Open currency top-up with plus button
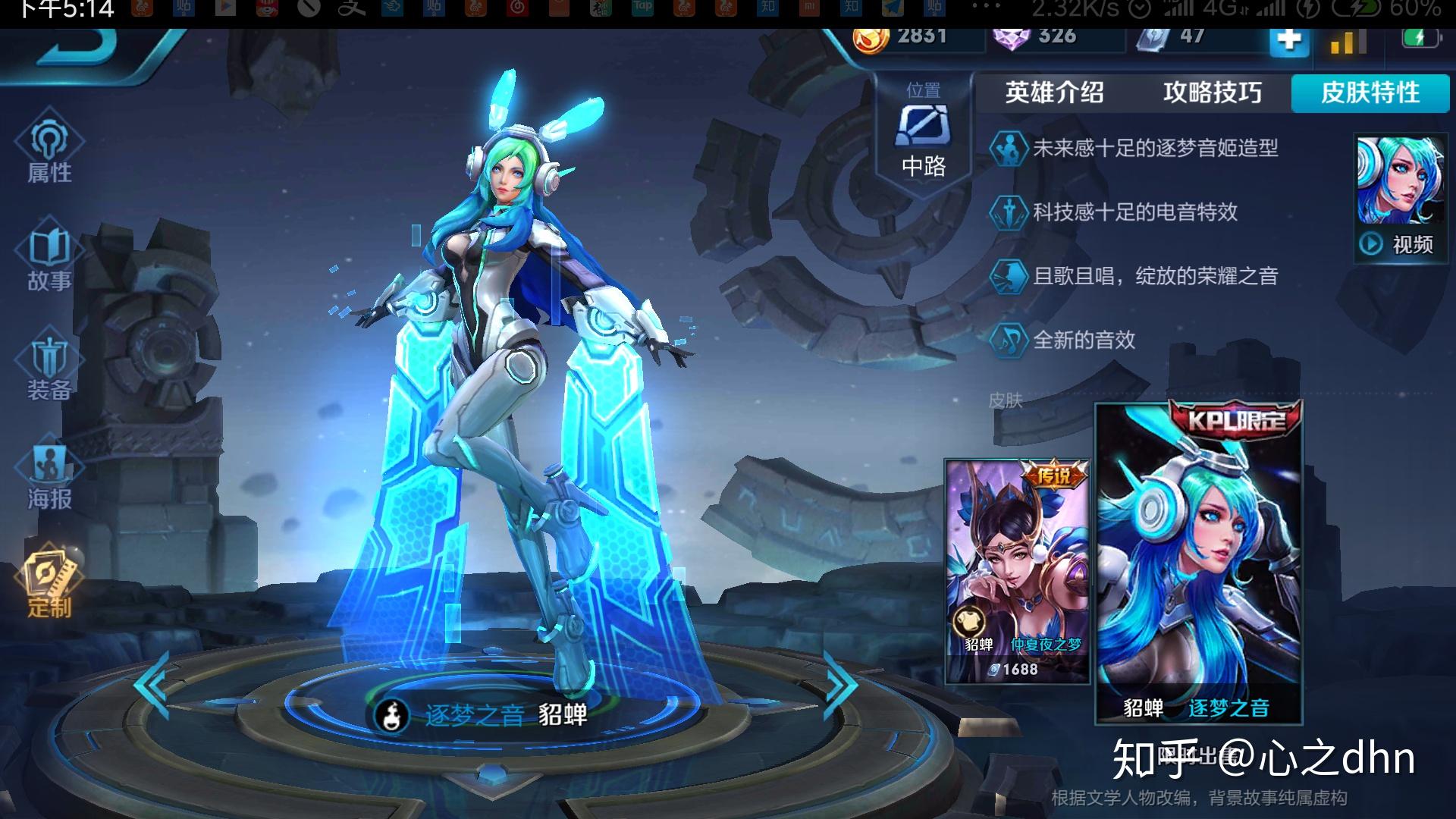 tap(1288, 43)
